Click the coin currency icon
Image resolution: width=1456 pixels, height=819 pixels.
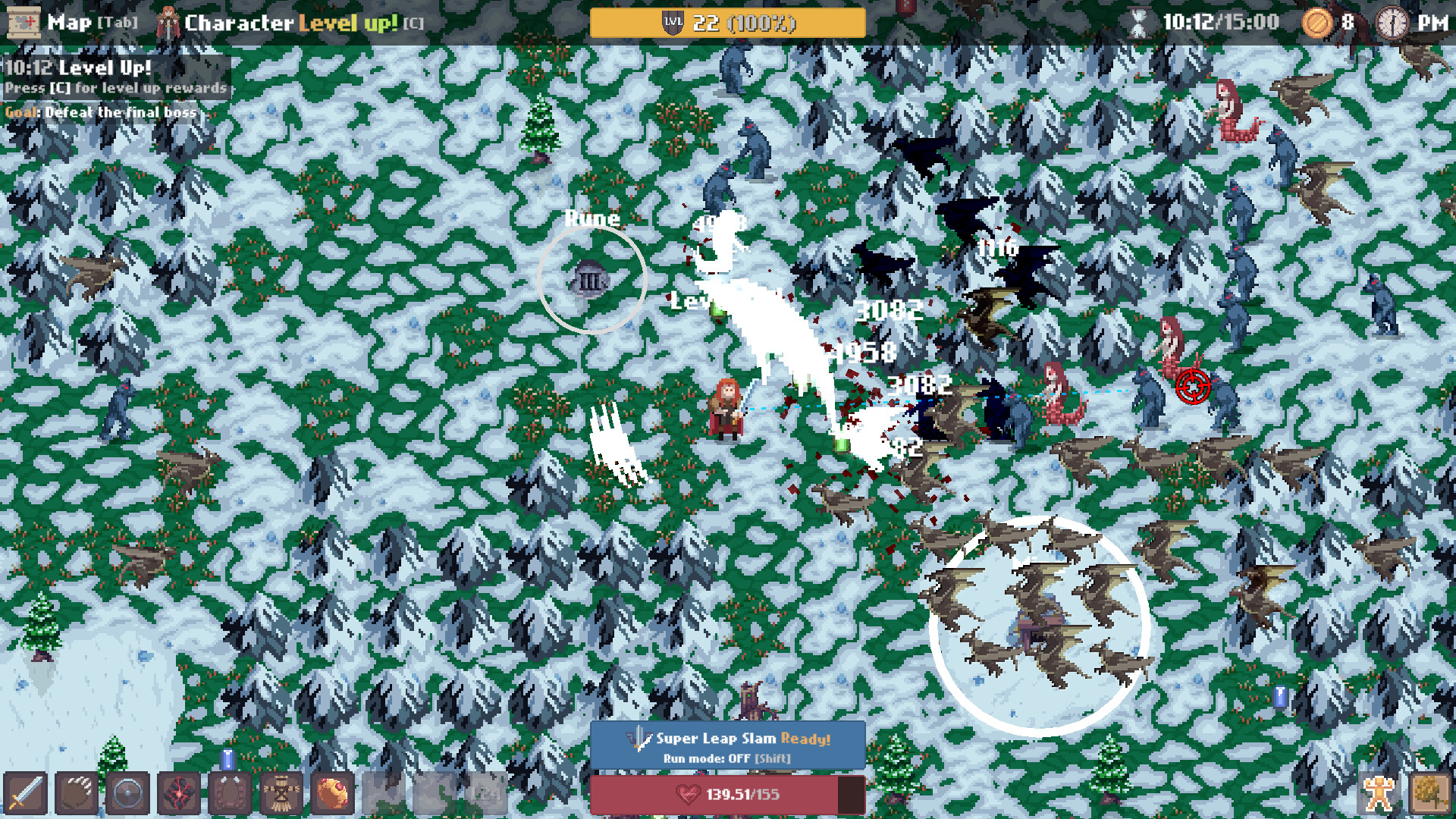click(x=1318, y=23)
